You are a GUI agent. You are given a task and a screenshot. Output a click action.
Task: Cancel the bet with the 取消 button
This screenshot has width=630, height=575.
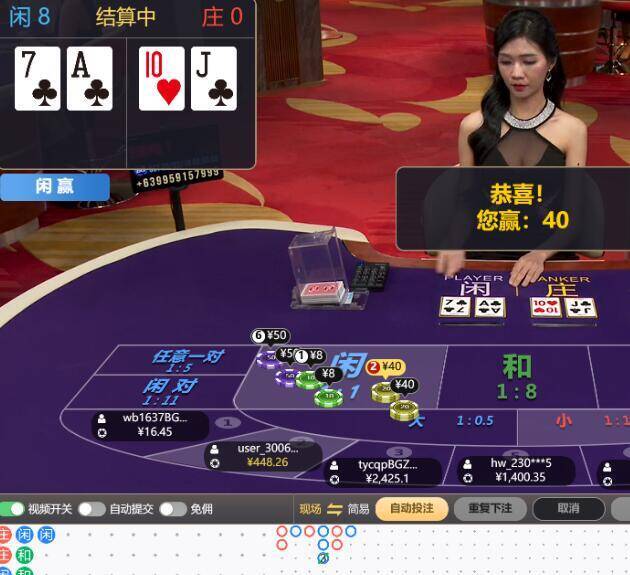click(568, 509)
